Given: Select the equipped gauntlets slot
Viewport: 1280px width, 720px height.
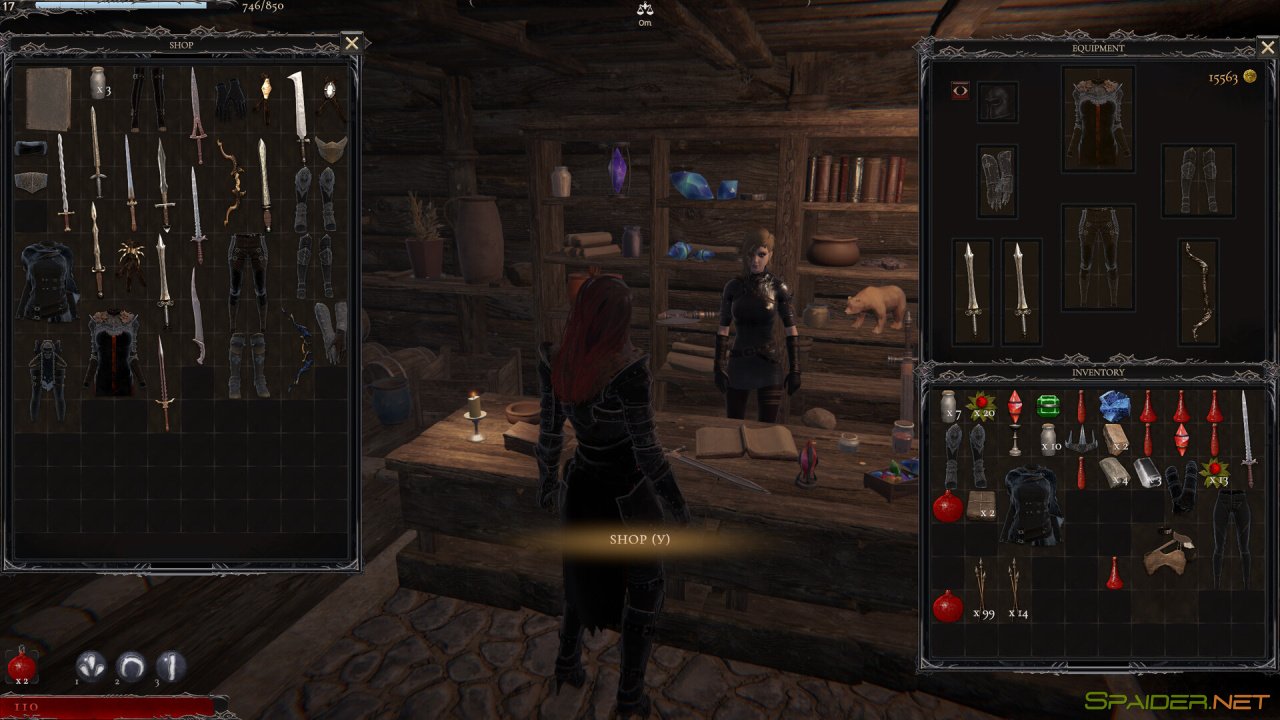Looking at the screenshot, I should [997, 181].
